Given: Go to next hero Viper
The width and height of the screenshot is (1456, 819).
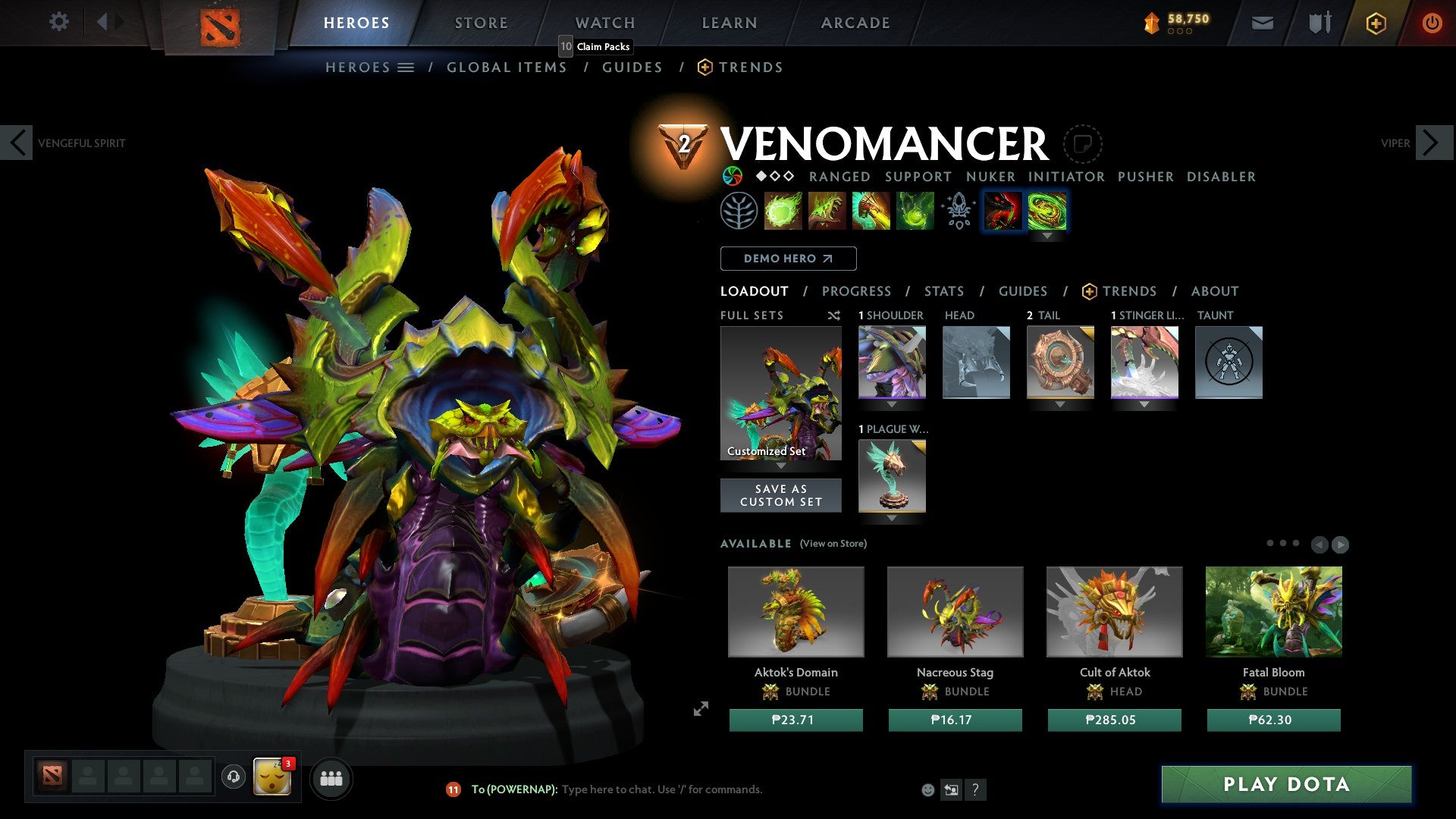Looking at the screenshot, I should click(1432, 143).
